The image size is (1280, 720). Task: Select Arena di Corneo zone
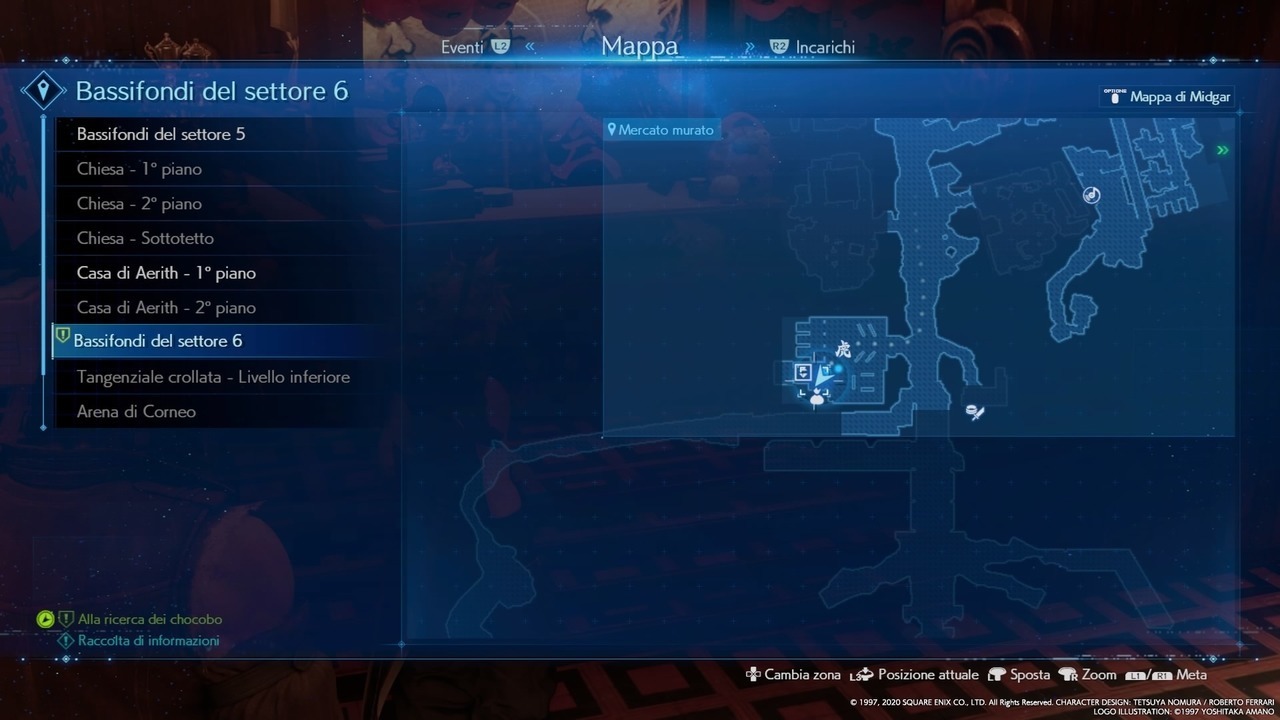[136, 412]
